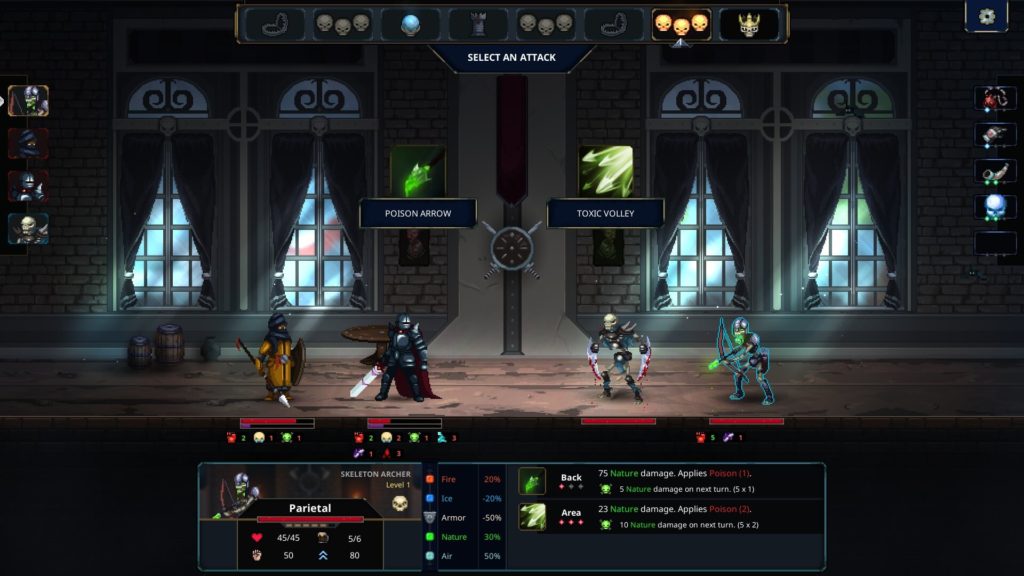1024x576 pixels.
Task: Open the settings gear menu
Action: pyautogui.click(x=986, y=17)
